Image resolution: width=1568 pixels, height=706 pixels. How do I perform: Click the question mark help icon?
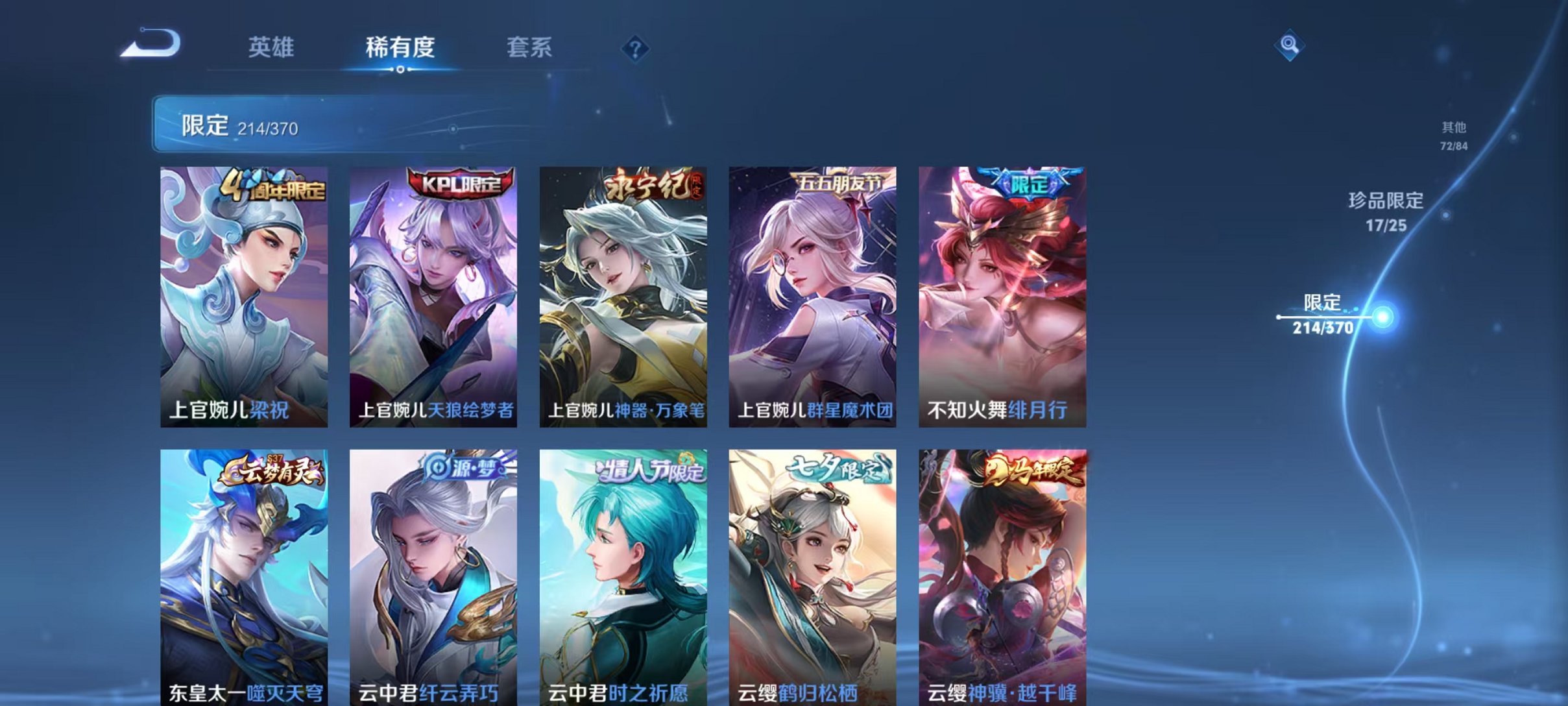pos(636,49)
